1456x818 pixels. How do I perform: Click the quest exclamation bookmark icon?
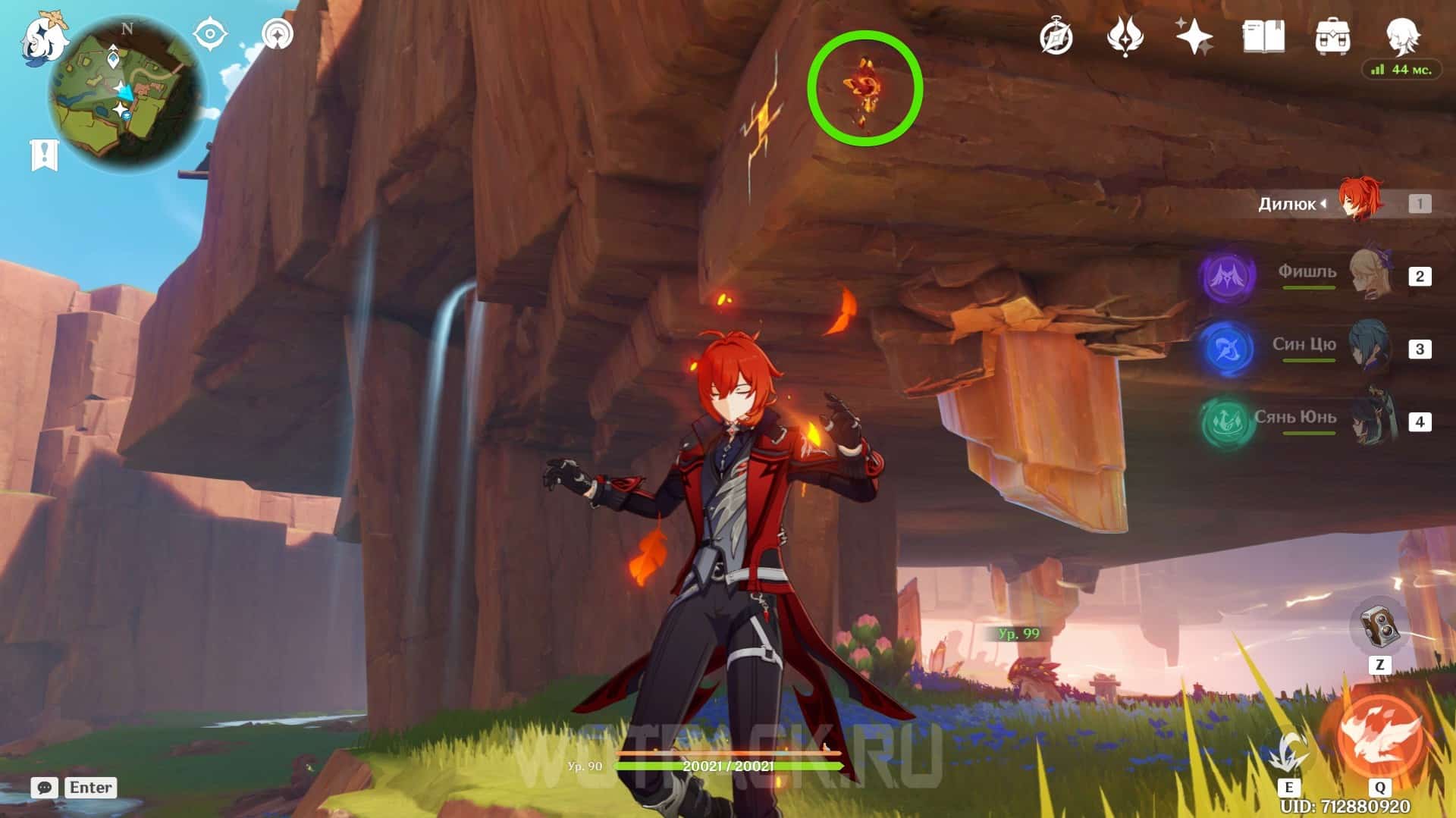44,155
